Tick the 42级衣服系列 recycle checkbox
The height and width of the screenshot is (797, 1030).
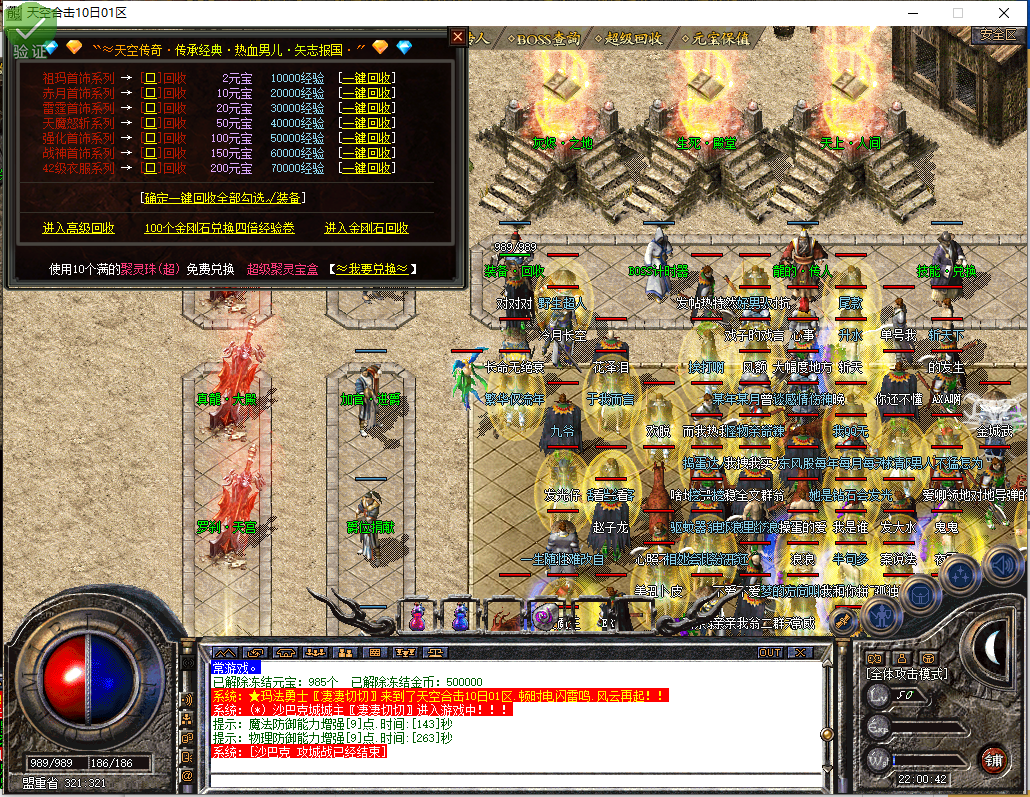pyautogui.click(x=151, y=168)
